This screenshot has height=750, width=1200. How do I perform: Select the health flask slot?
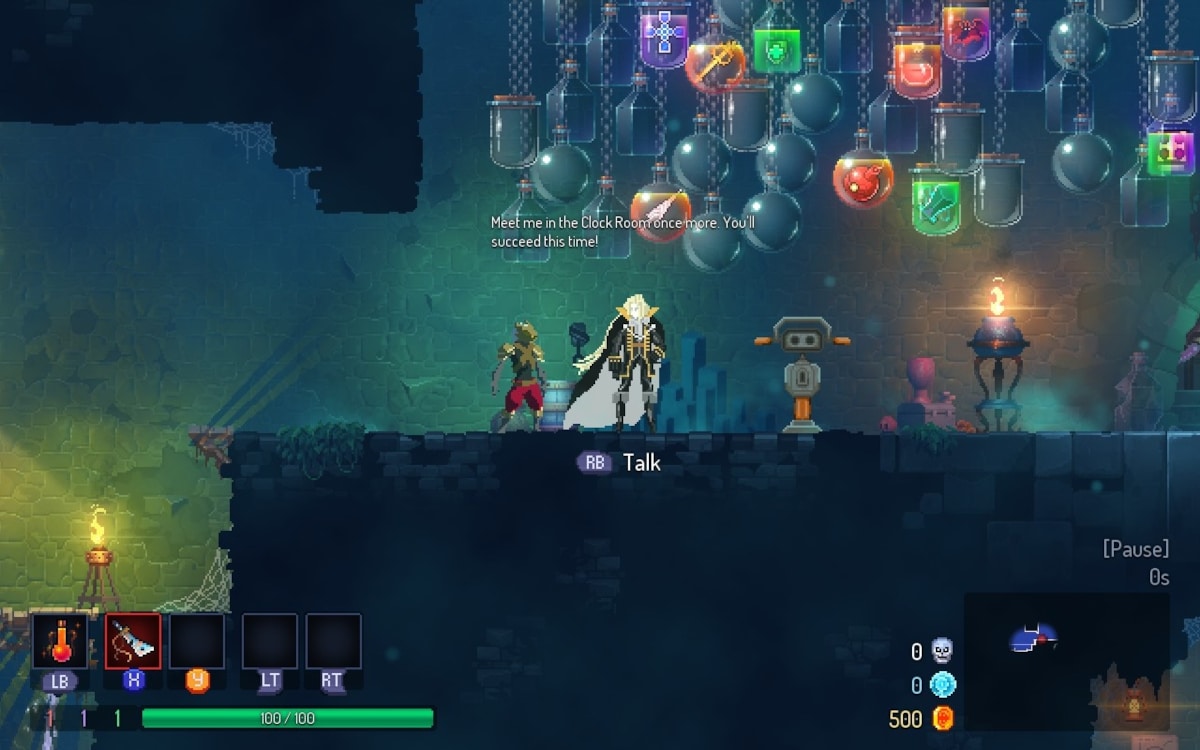[60, 641]
